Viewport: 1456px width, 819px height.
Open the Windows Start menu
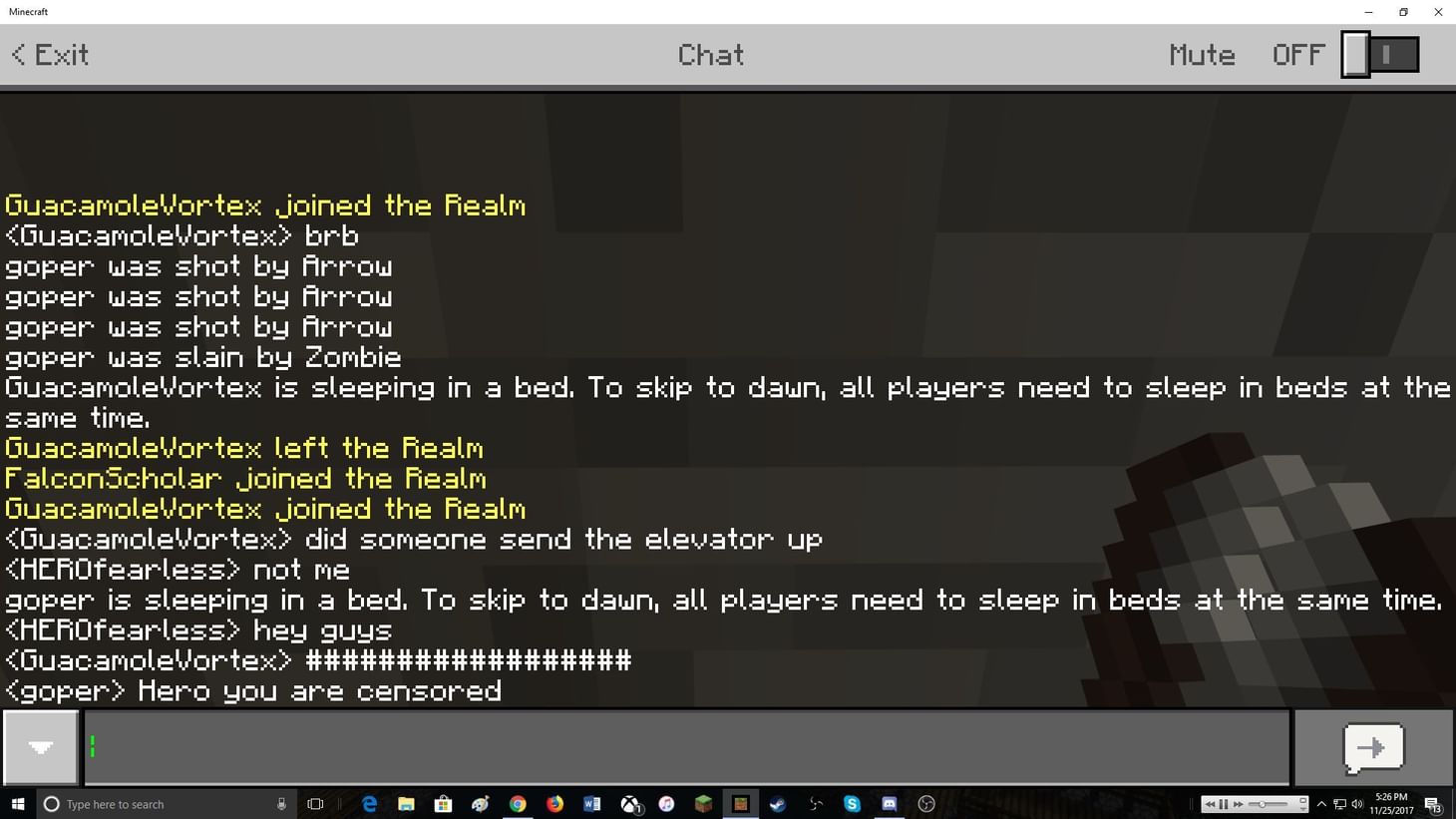[x=19, y=804]
